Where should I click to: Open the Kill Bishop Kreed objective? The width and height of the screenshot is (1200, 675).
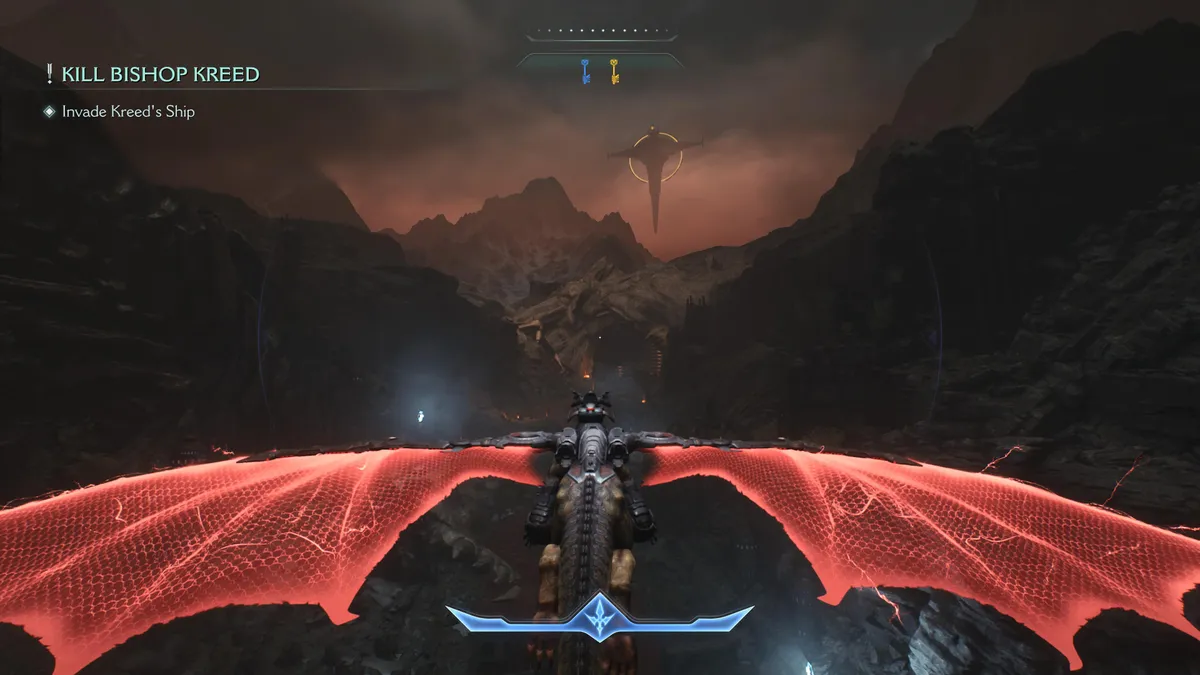tap(160, 74)
